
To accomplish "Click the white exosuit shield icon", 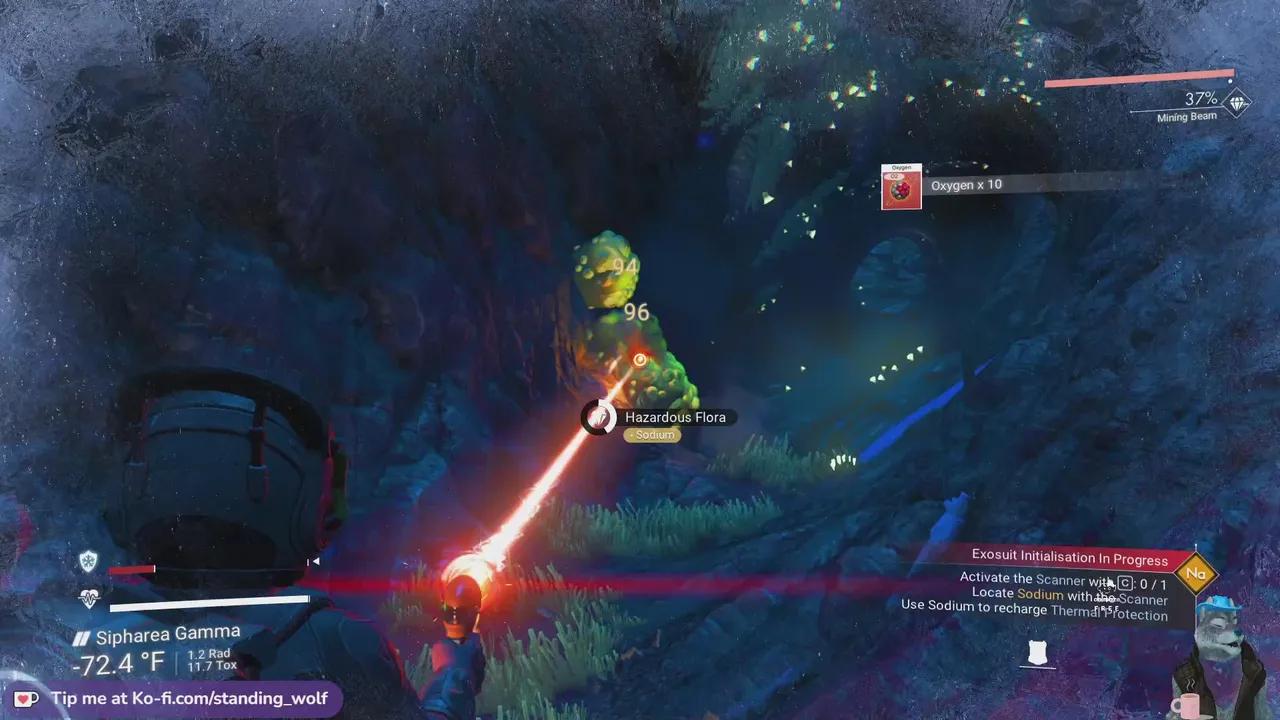I will point(1040,652).
